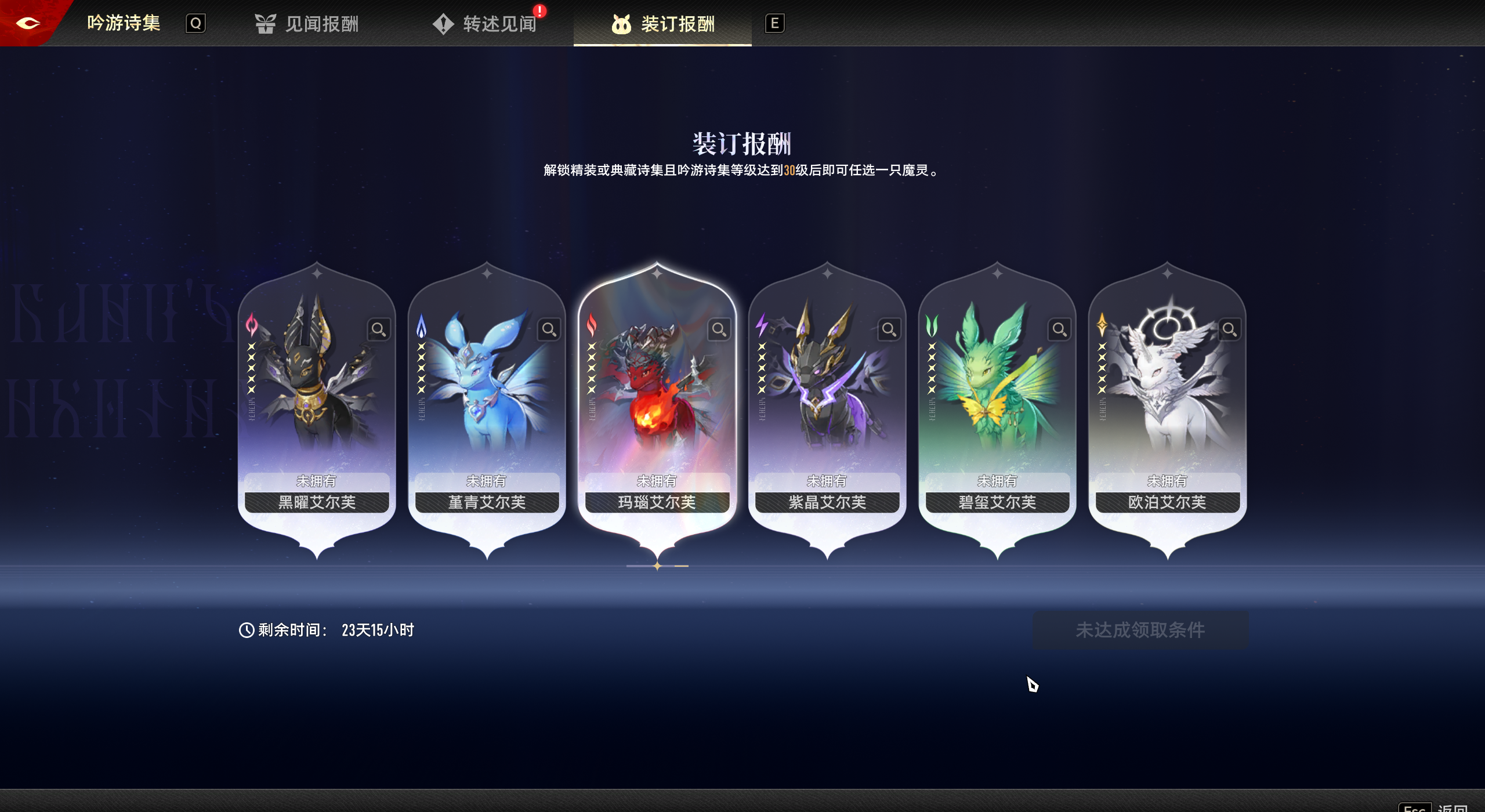Click 返回 at the bottom right
Viewport: 1485px width, 812px height.
coord(1462,806)
